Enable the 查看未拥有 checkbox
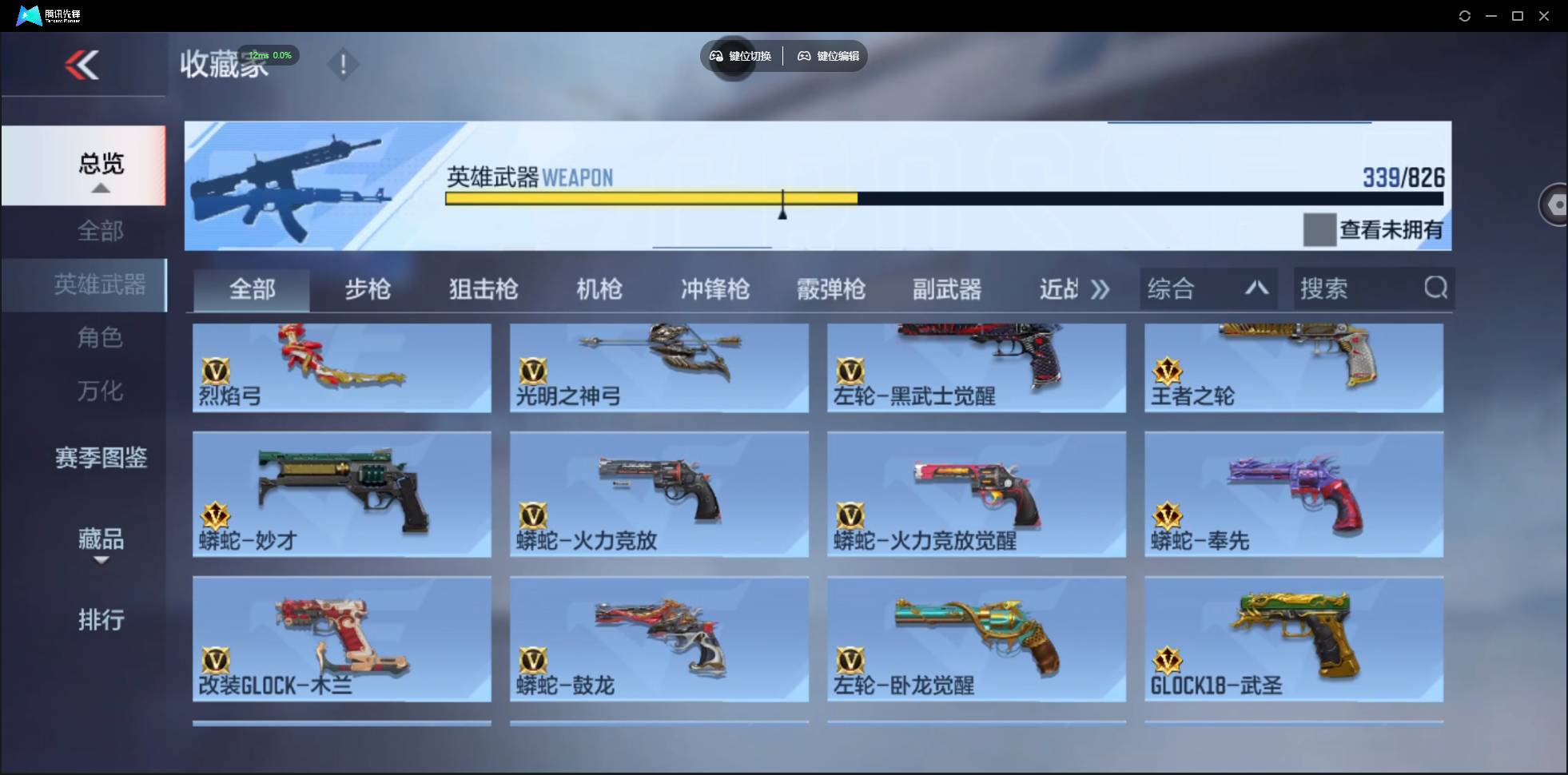1568x775 pixels. 1319,229
